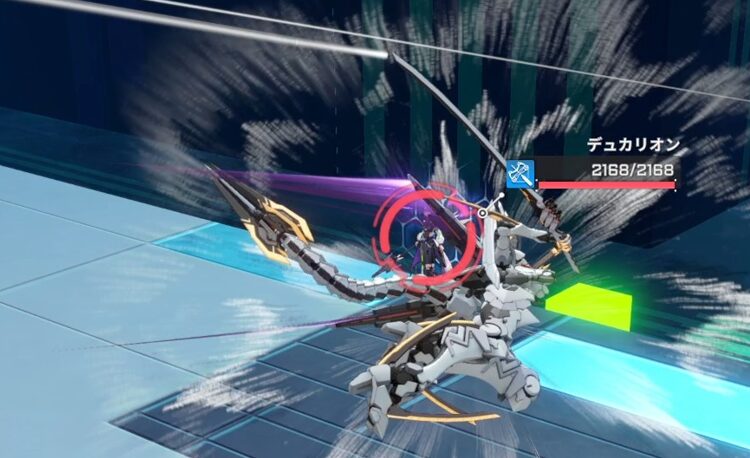
Task: Click the blue axe icon beside デュカリオン's HP
Action: 520,173
